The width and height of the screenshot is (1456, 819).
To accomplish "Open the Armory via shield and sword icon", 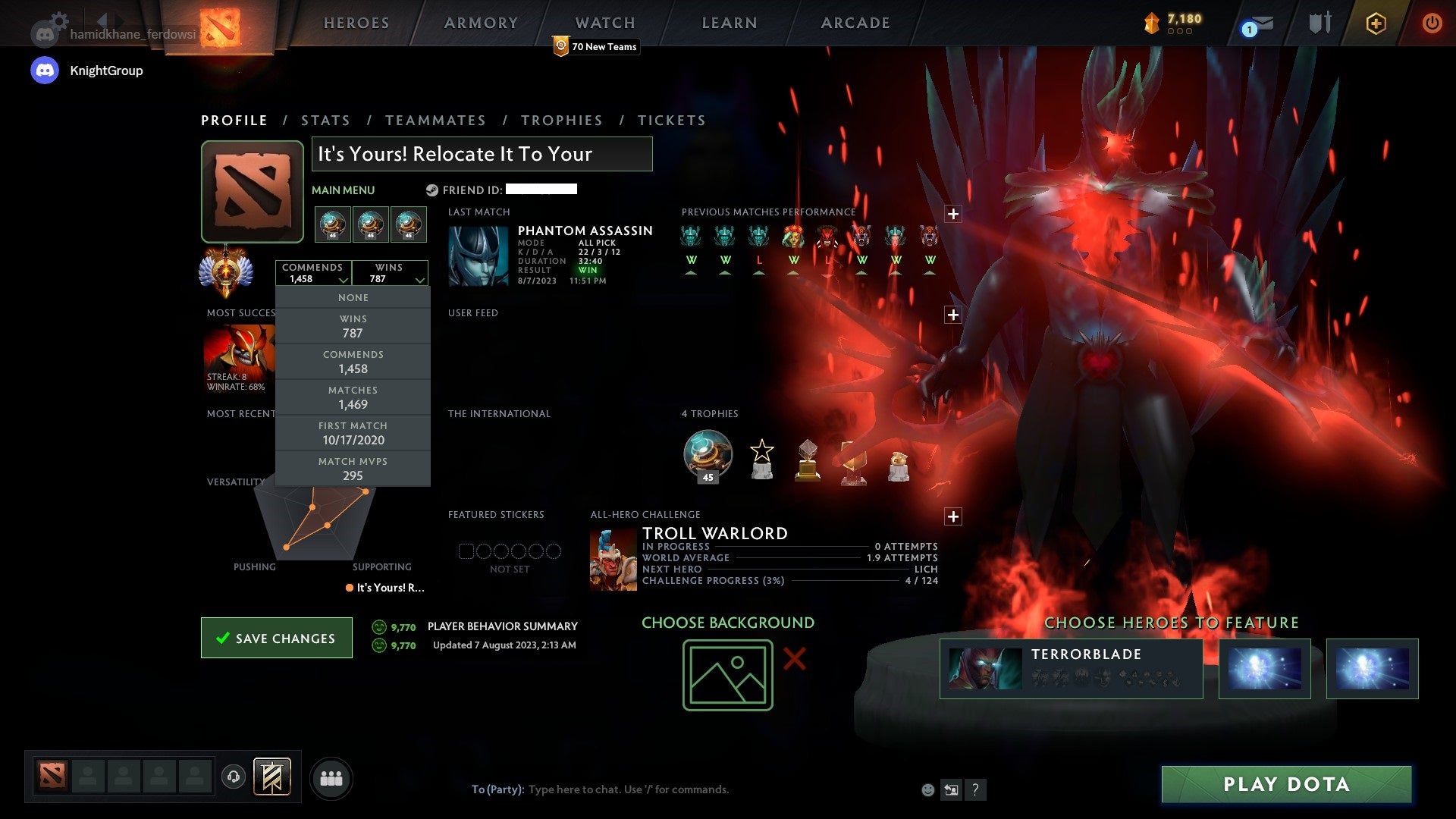I will coord(1319,23).
